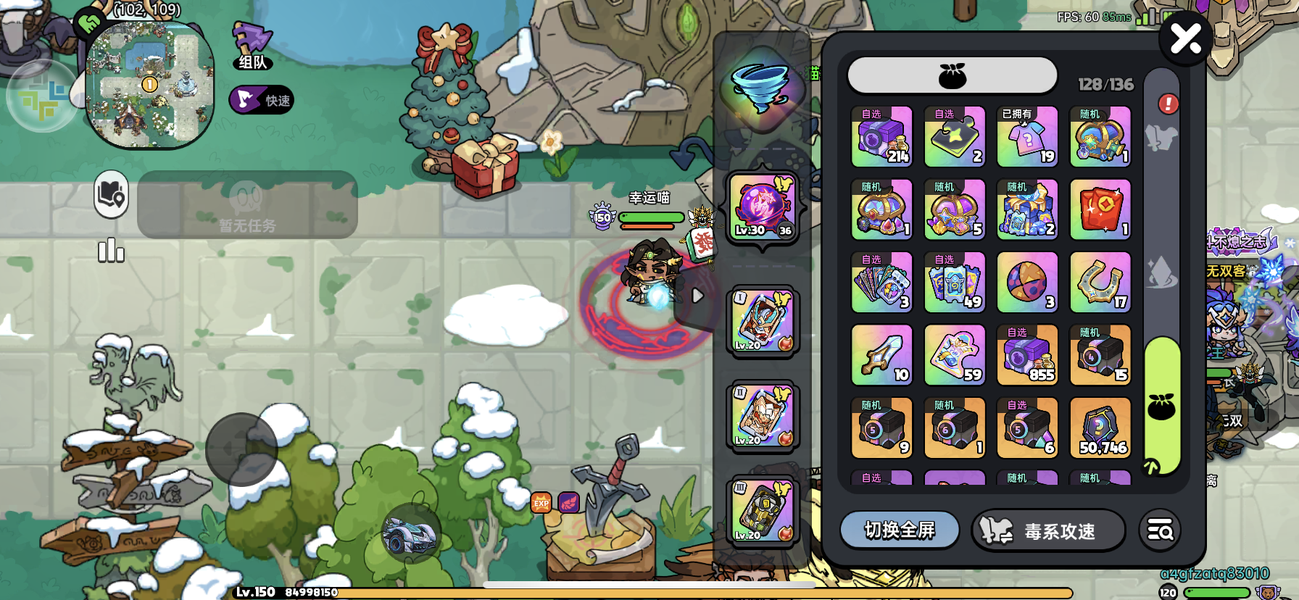
Task: Select the Lv.30 purple orb equipment slot
Action: pyautogui.click(x=763, y=208)
